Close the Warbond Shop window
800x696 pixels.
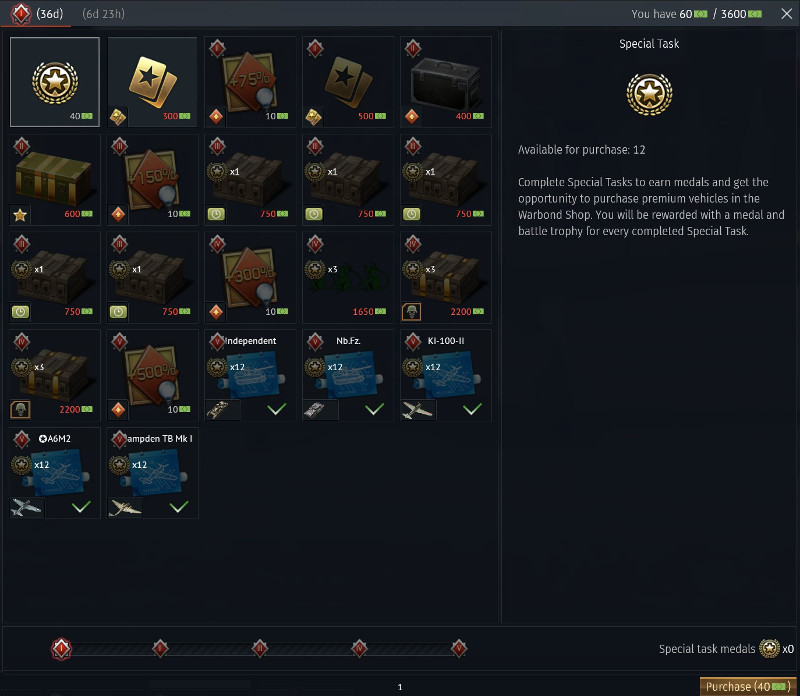[x=786, y=14]
